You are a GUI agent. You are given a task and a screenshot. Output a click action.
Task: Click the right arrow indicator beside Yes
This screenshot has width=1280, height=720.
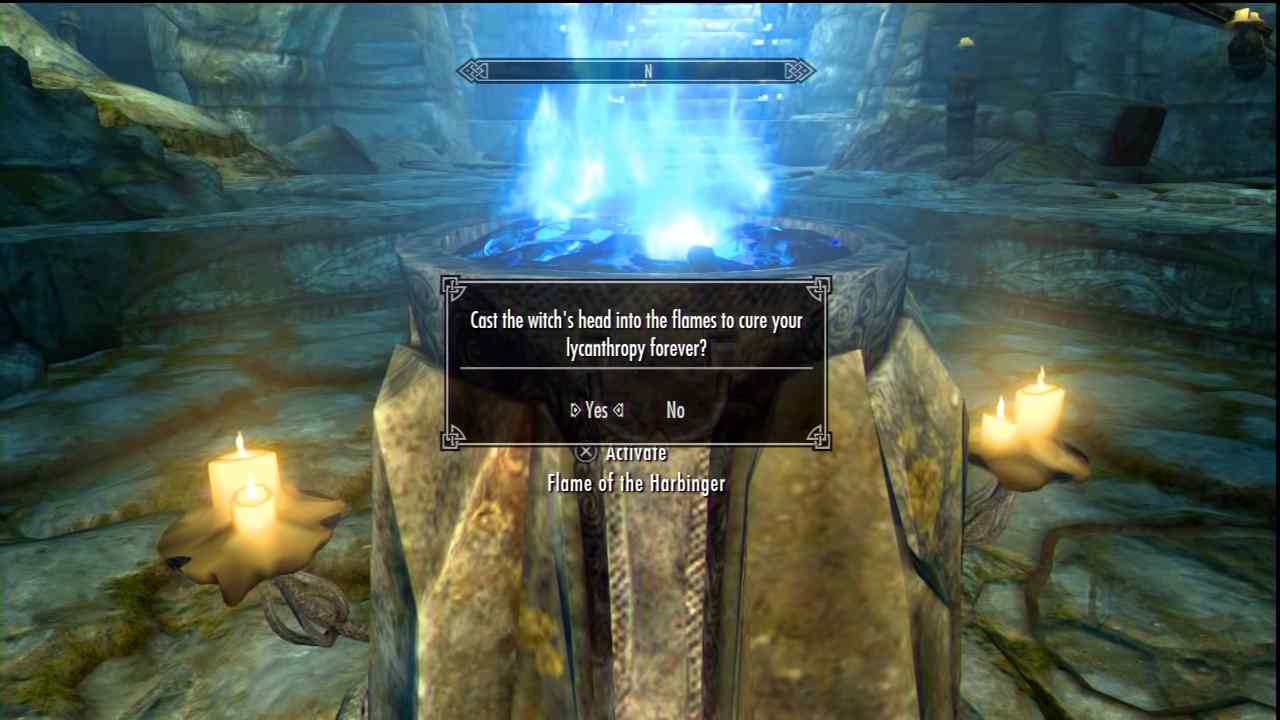[618, 410]
